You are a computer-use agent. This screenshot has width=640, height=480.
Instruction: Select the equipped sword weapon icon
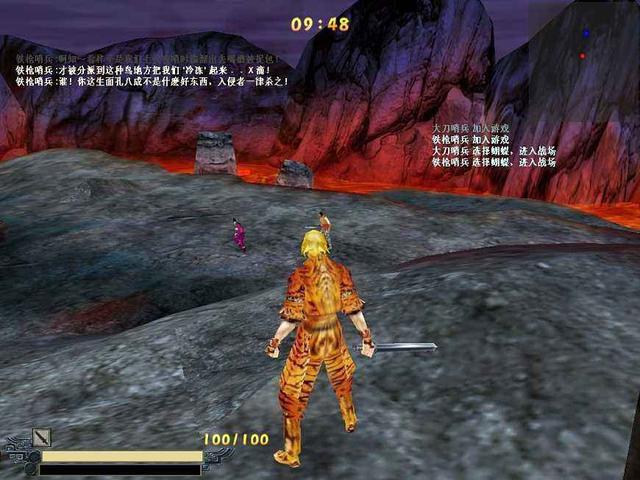41,437
